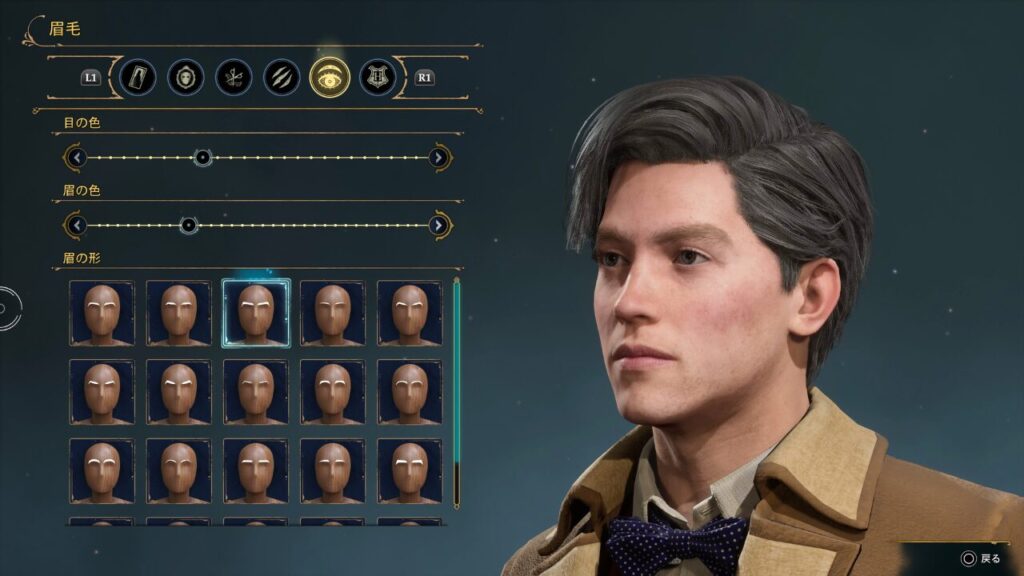Click the 眉の色 right arrow
1024x576 pixels.
438,225
